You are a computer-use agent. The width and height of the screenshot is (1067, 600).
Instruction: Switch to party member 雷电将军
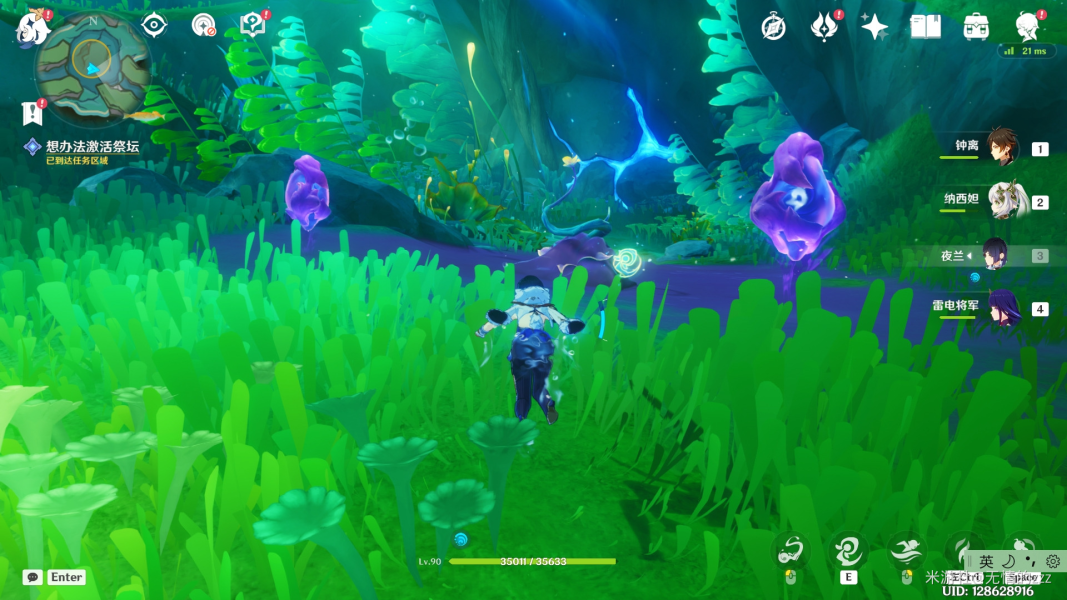tap(1003, 308)
